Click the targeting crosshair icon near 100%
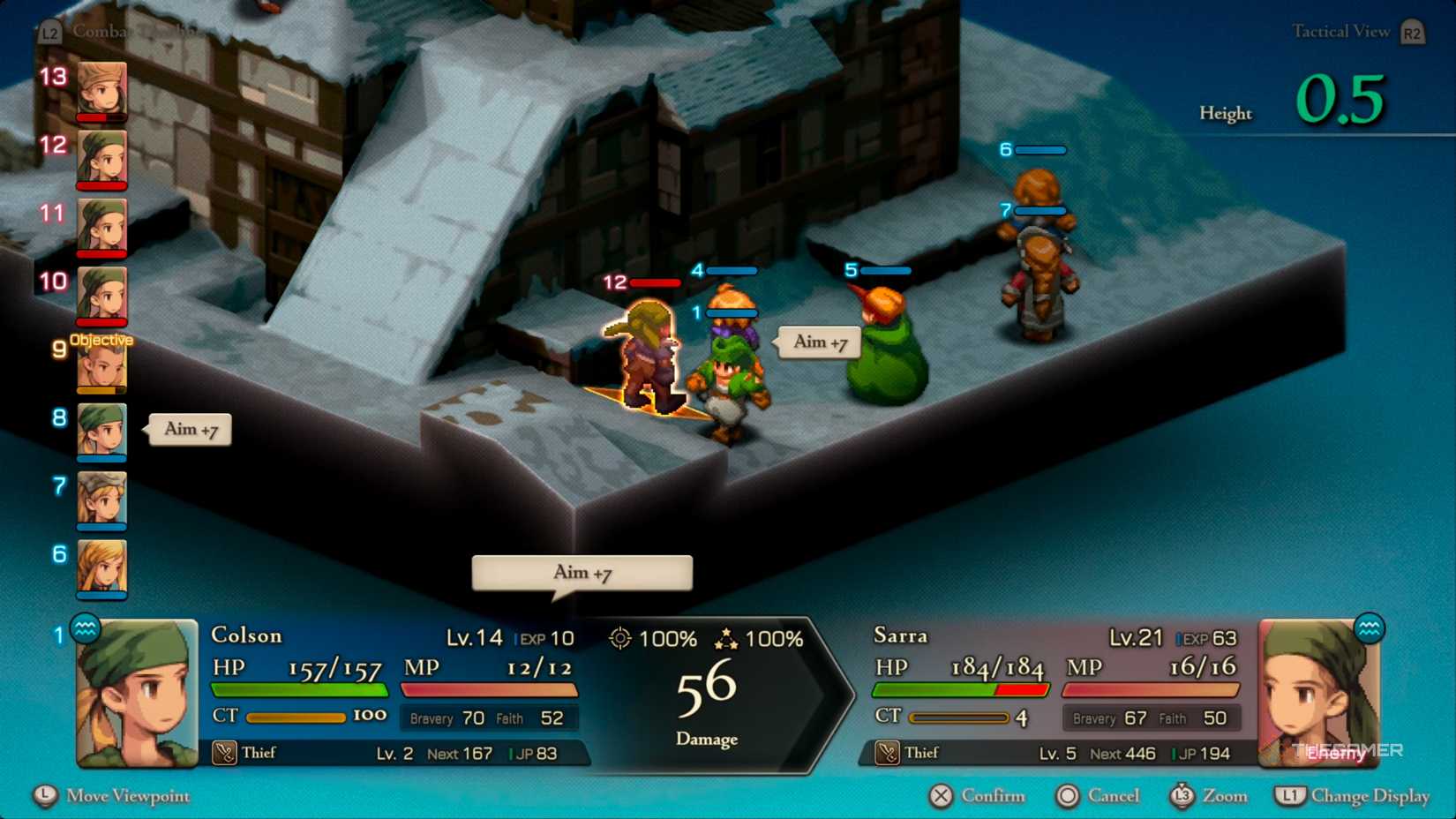 coord(622,637)
